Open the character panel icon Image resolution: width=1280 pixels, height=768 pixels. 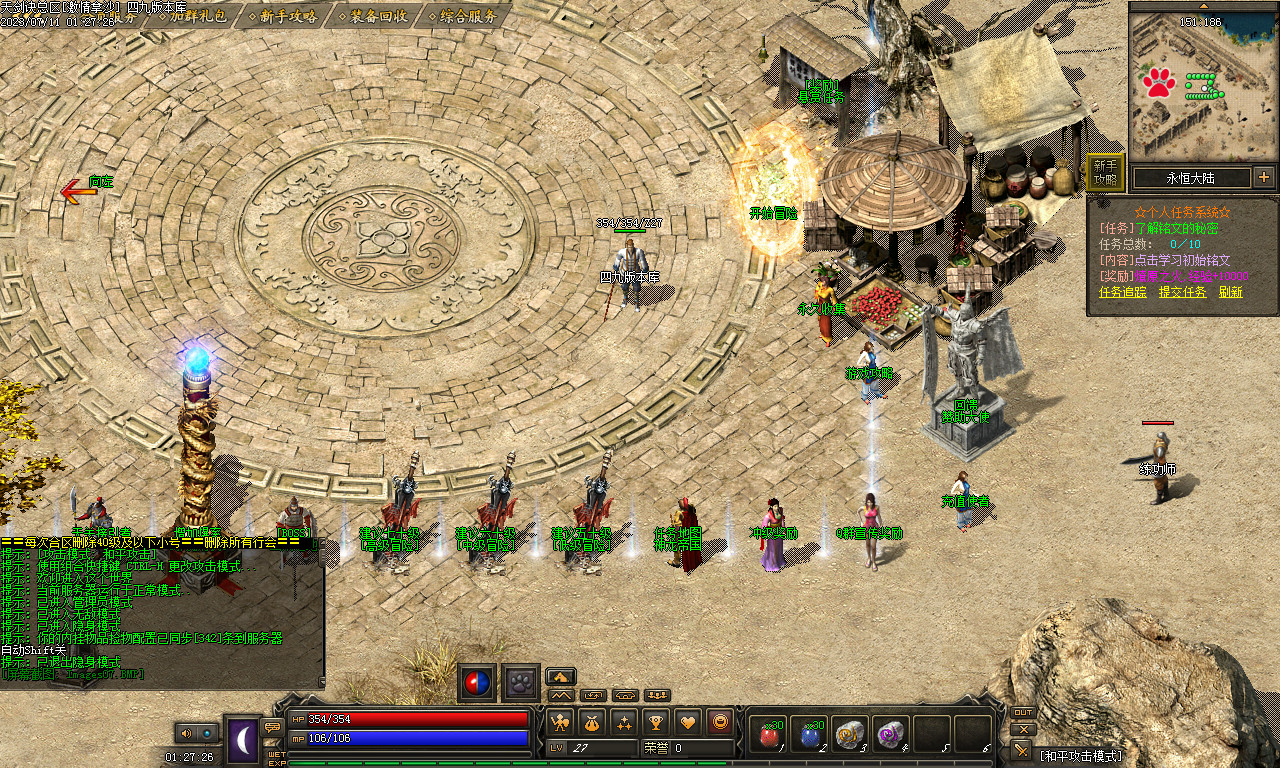560,721
